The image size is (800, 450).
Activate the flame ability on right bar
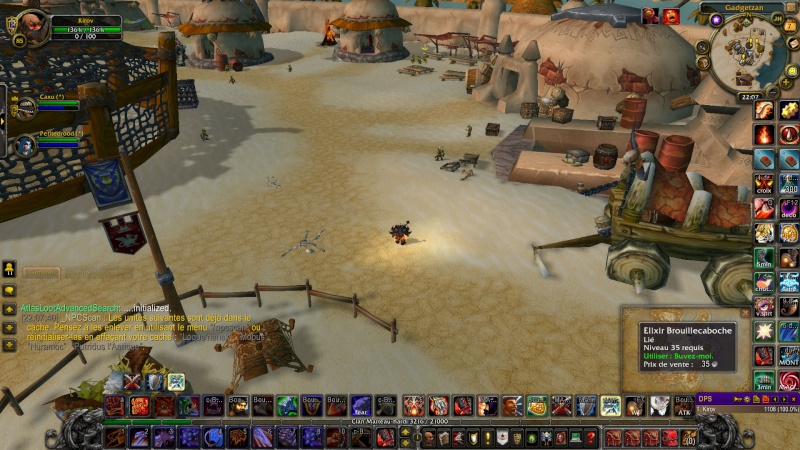point(764,134)
